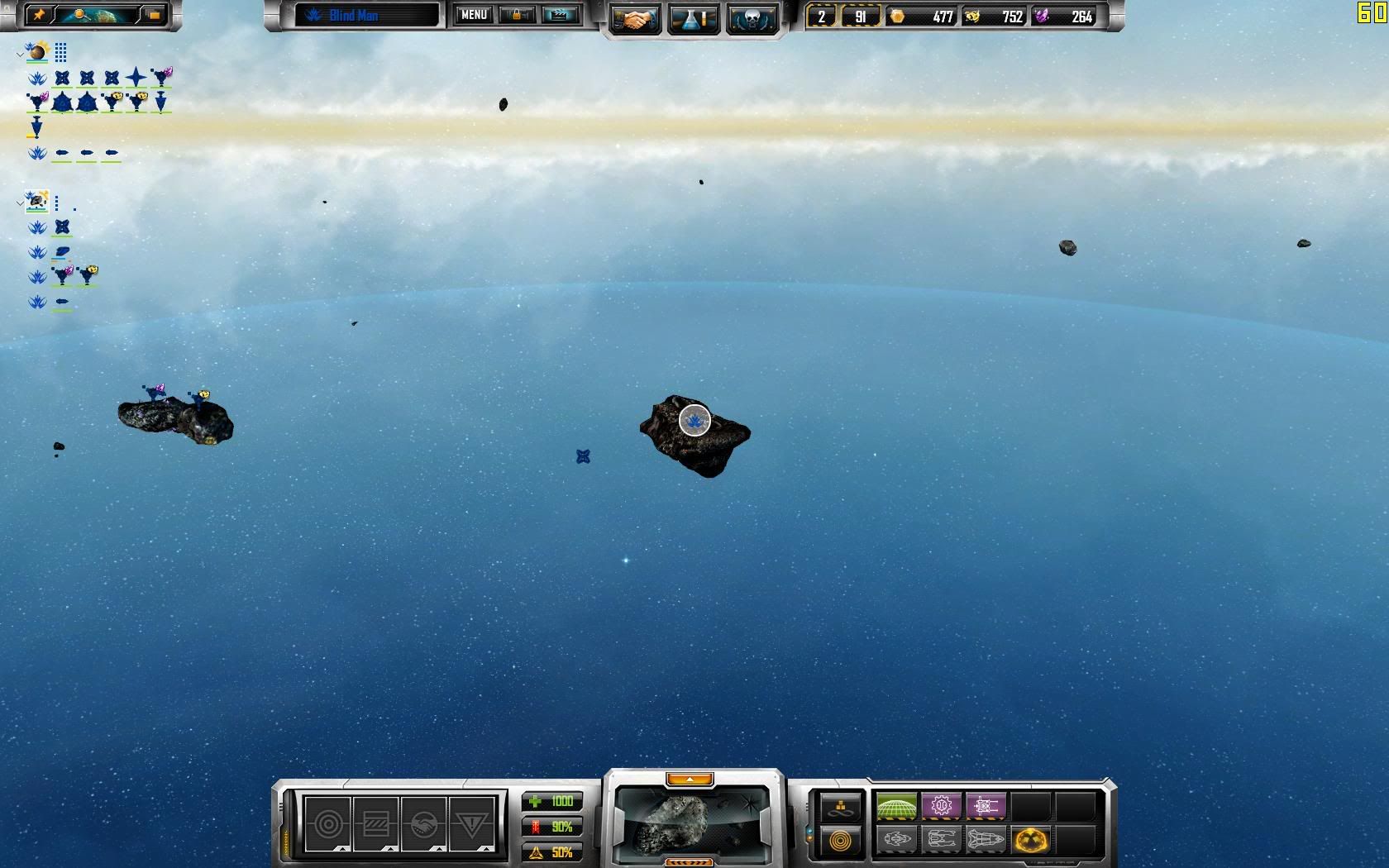Click the glowing yellow nuclear symbol button
The image size is (1389, 868).
coord(1030,841)
